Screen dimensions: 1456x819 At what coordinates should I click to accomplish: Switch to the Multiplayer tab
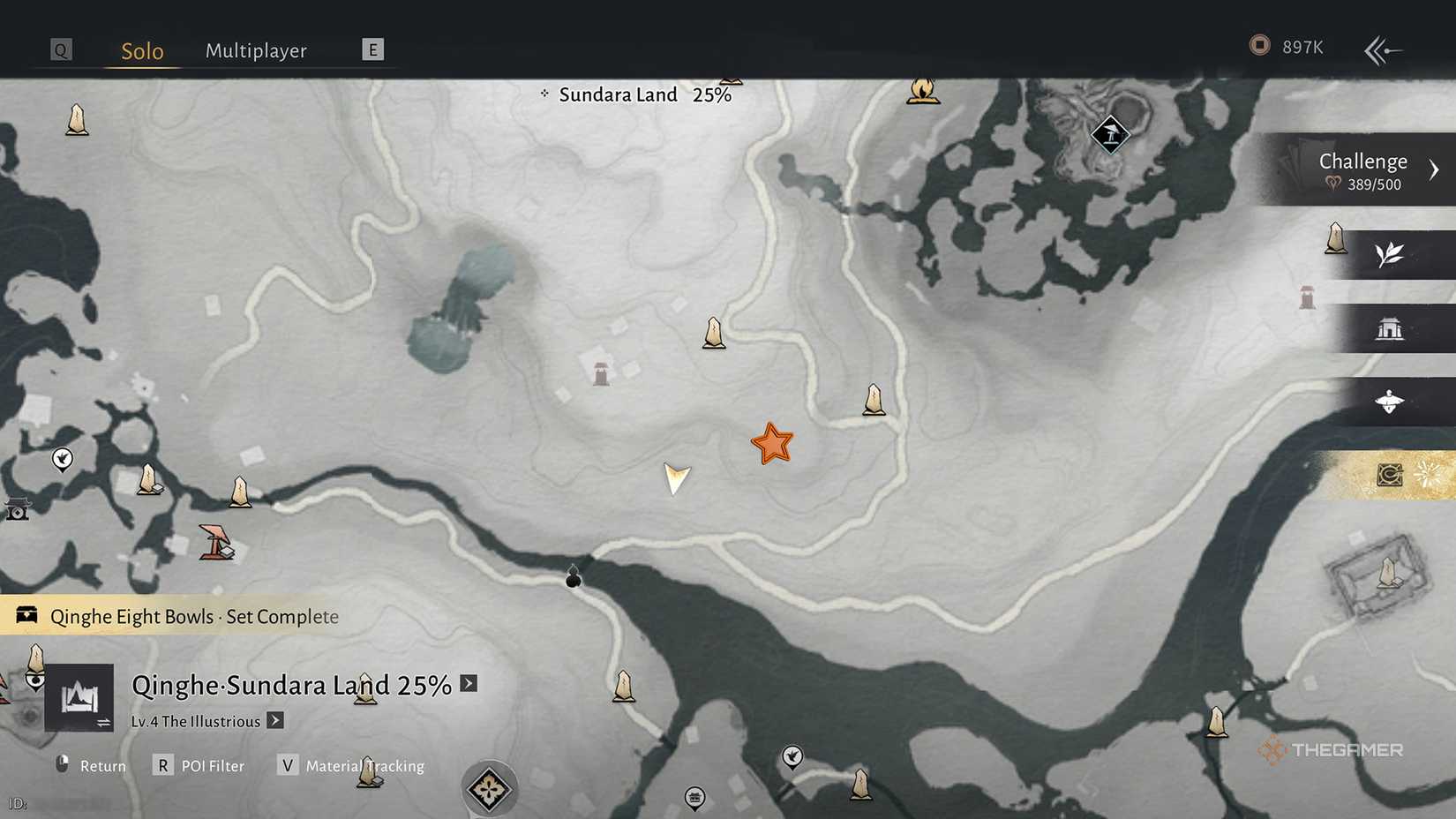coord(256,50)
